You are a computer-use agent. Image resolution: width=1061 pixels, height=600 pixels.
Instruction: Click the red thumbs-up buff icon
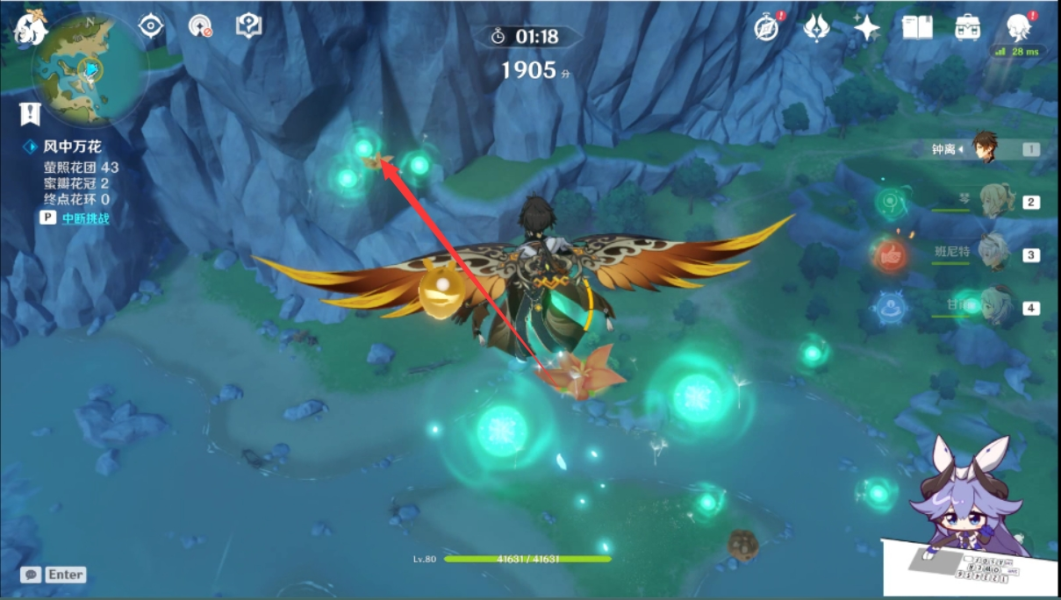point(889,255)
